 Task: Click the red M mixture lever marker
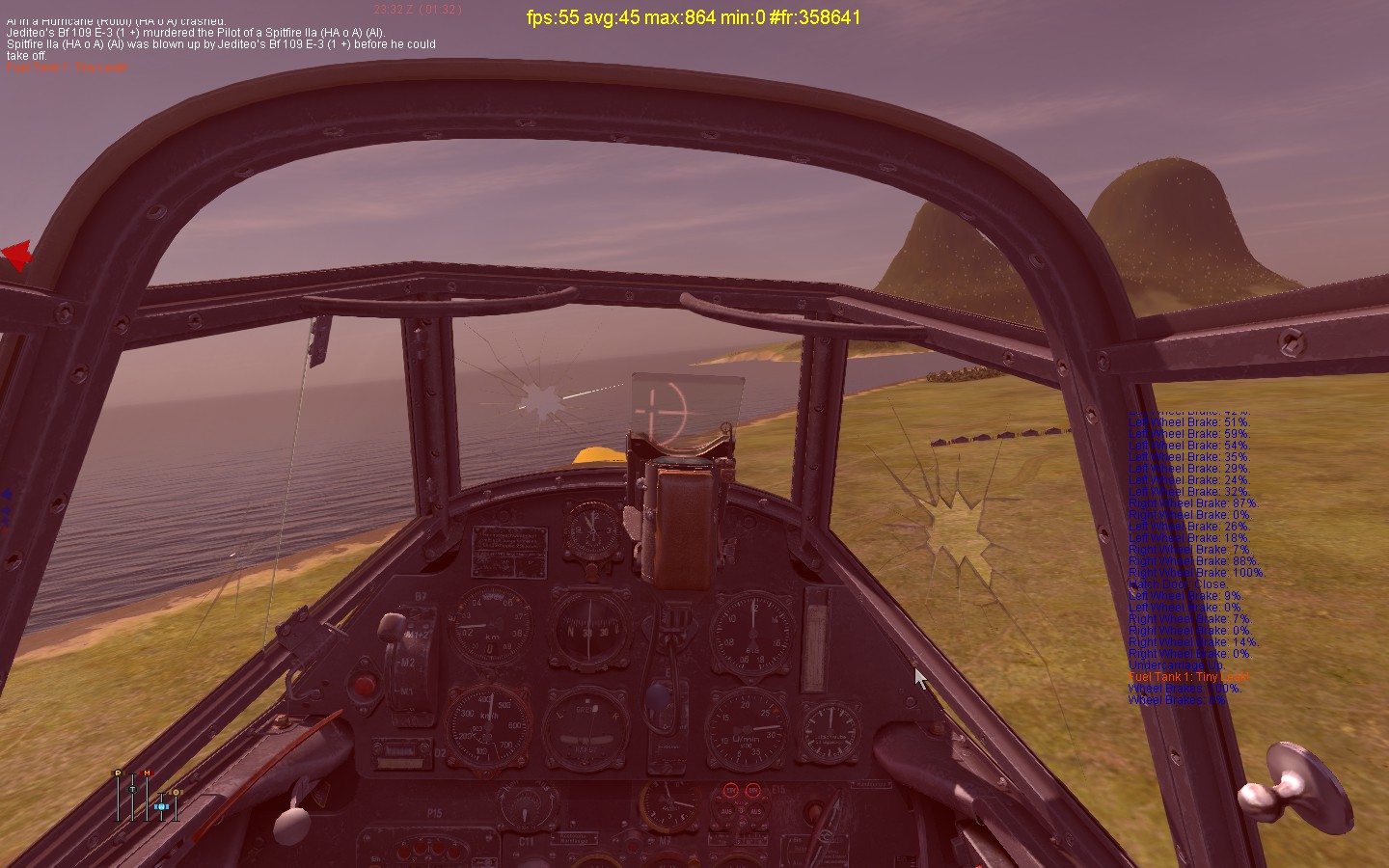click(x=147, y=773)
